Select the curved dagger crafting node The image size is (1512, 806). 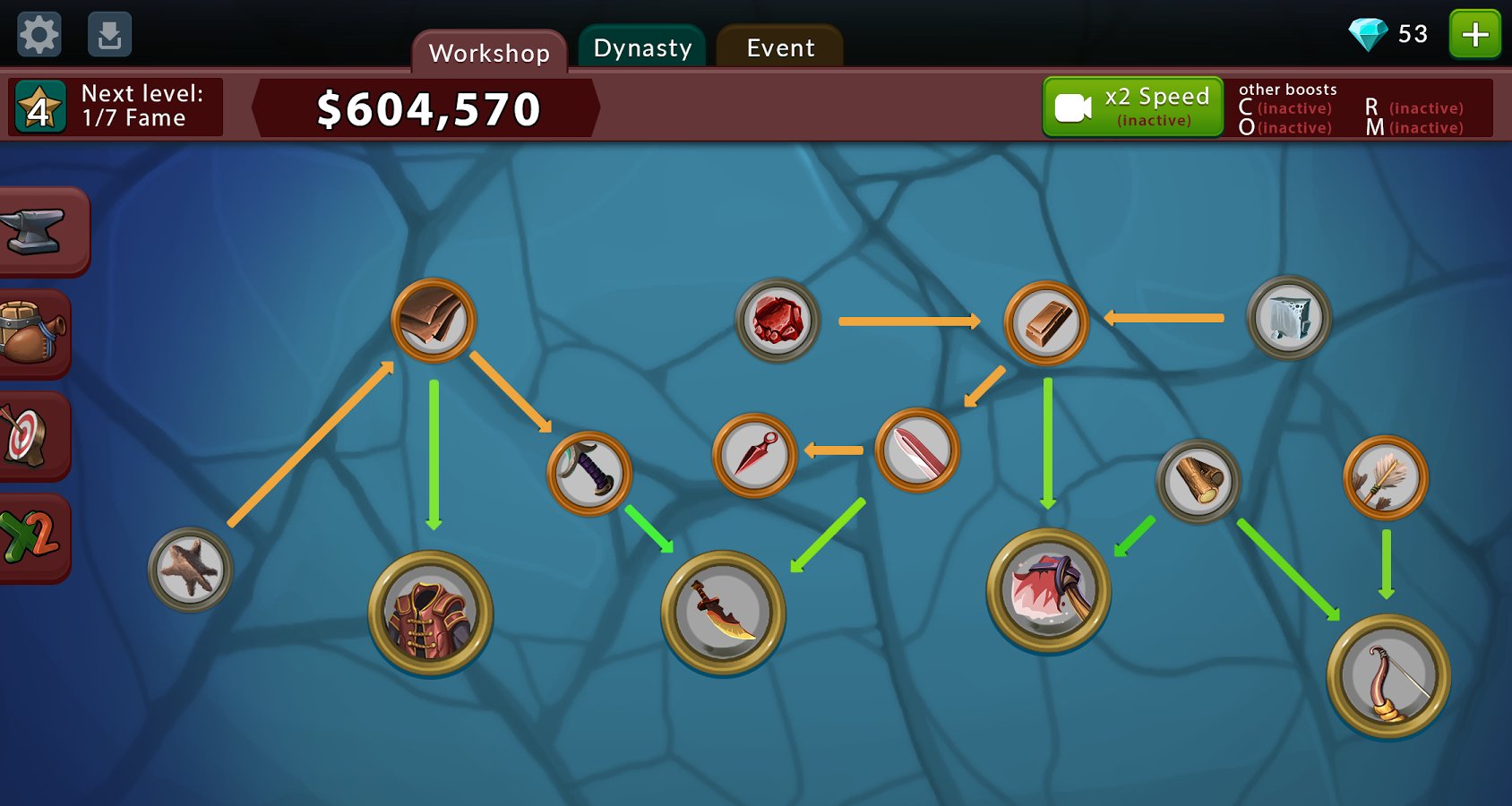point(723,613)
